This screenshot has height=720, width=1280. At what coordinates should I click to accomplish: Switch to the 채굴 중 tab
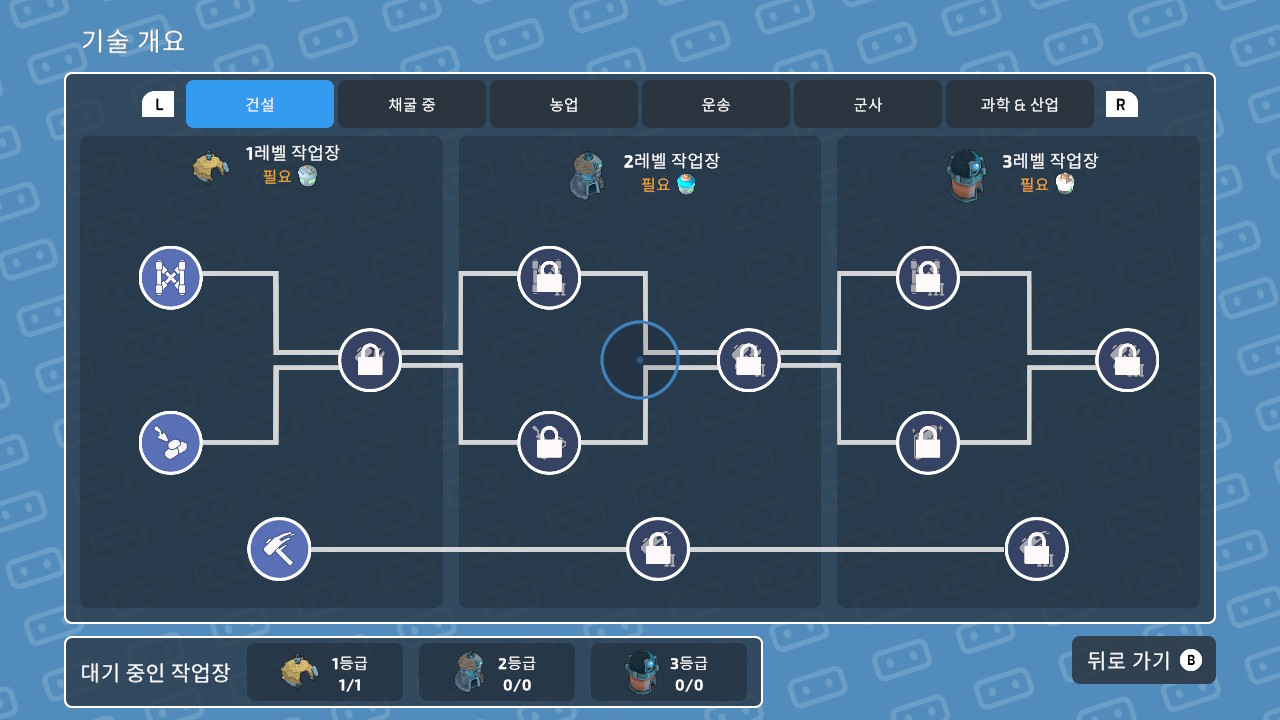pyautogui.click(x=411, y=104)
